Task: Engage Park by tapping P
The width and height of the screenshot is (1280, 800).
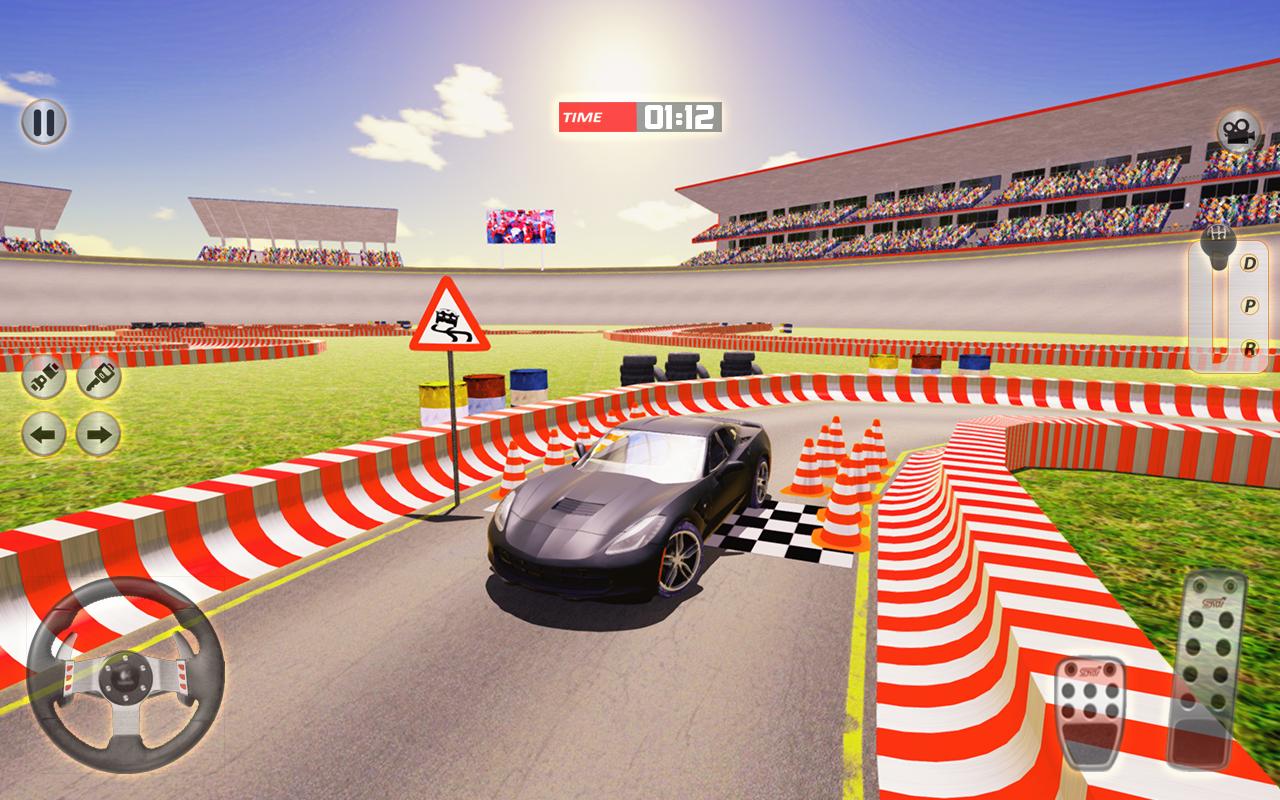Action: tap(1249, 305)
